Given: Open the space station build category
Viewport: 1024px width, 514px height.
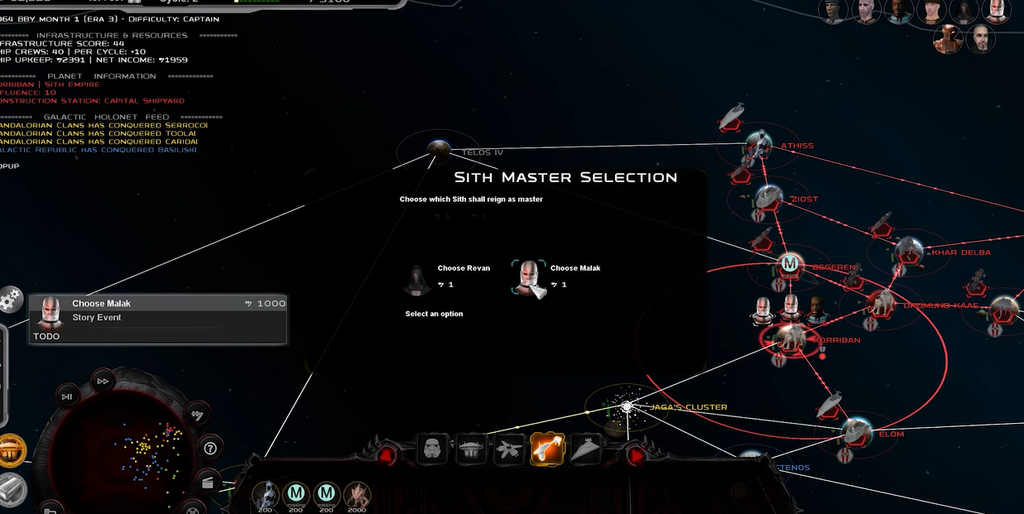Looking at the screenshot, I should click(470, 451).
